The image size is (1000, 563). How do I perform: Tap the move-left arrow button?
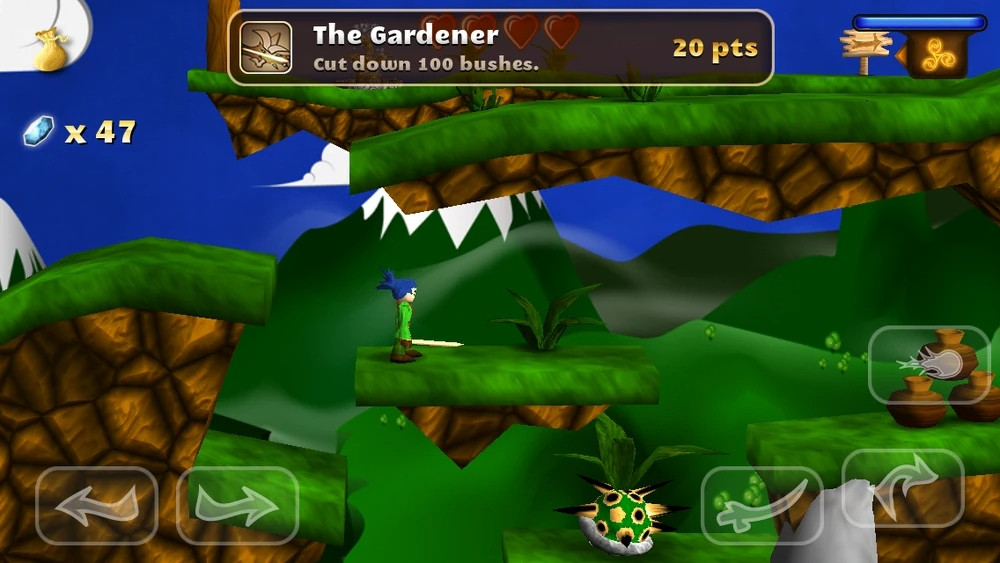(x=96, y=505)
